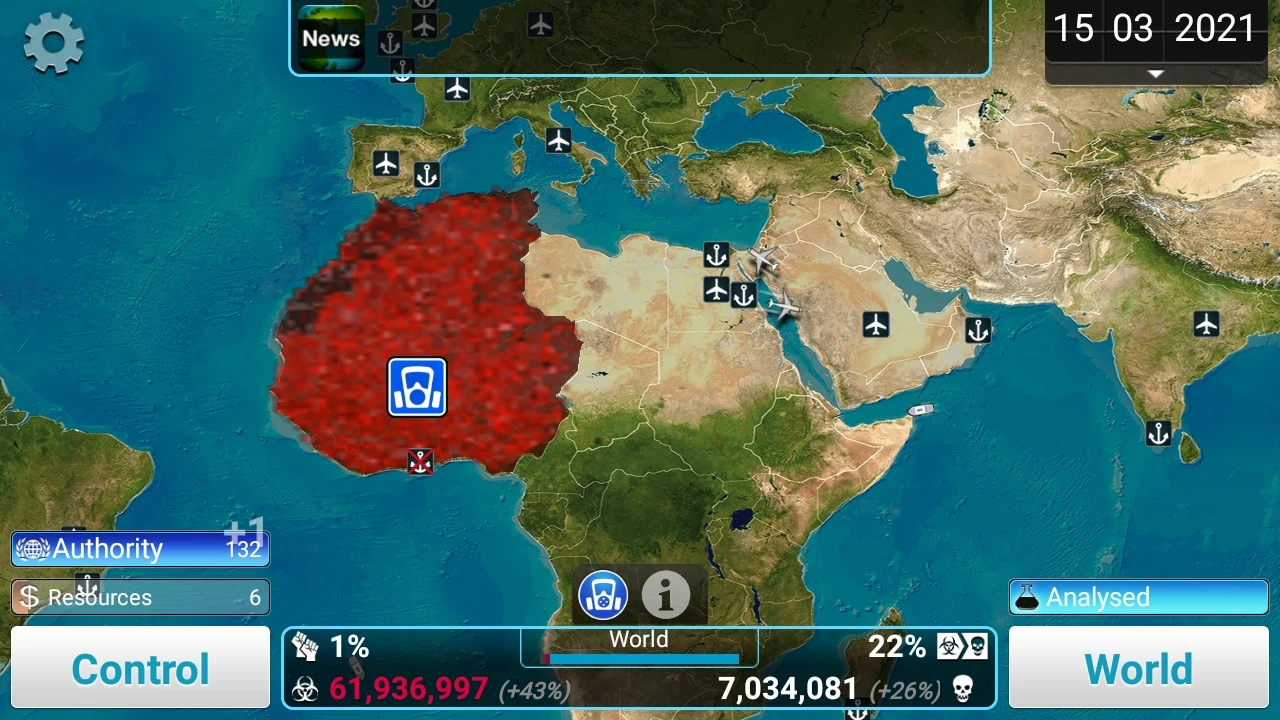Expand the Authority panel showing 132
This screenshot has width=1280, height=720.
point(140,548)
